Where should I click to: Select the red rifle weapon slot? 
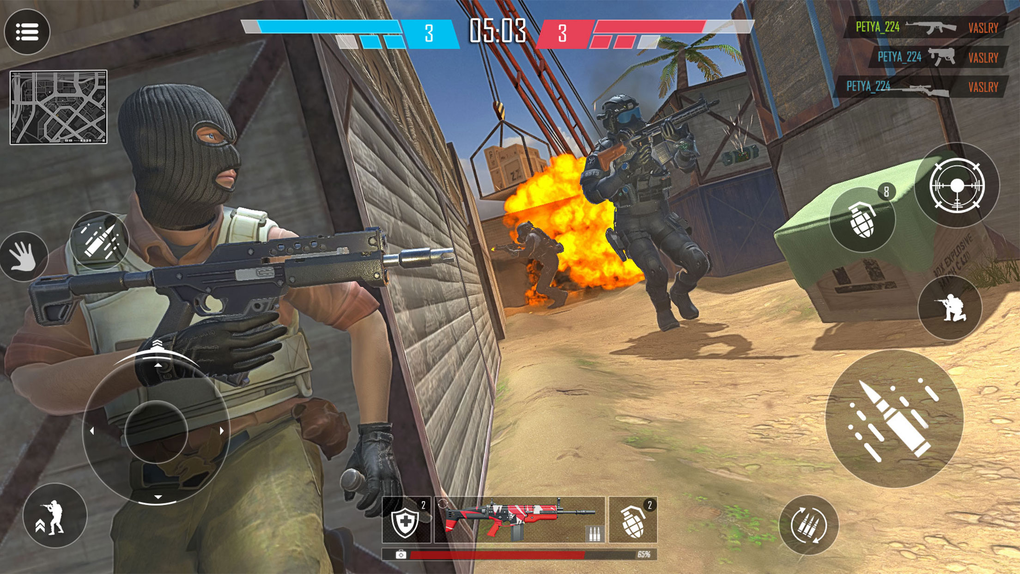pyautogui.click(x=519, y=521)
